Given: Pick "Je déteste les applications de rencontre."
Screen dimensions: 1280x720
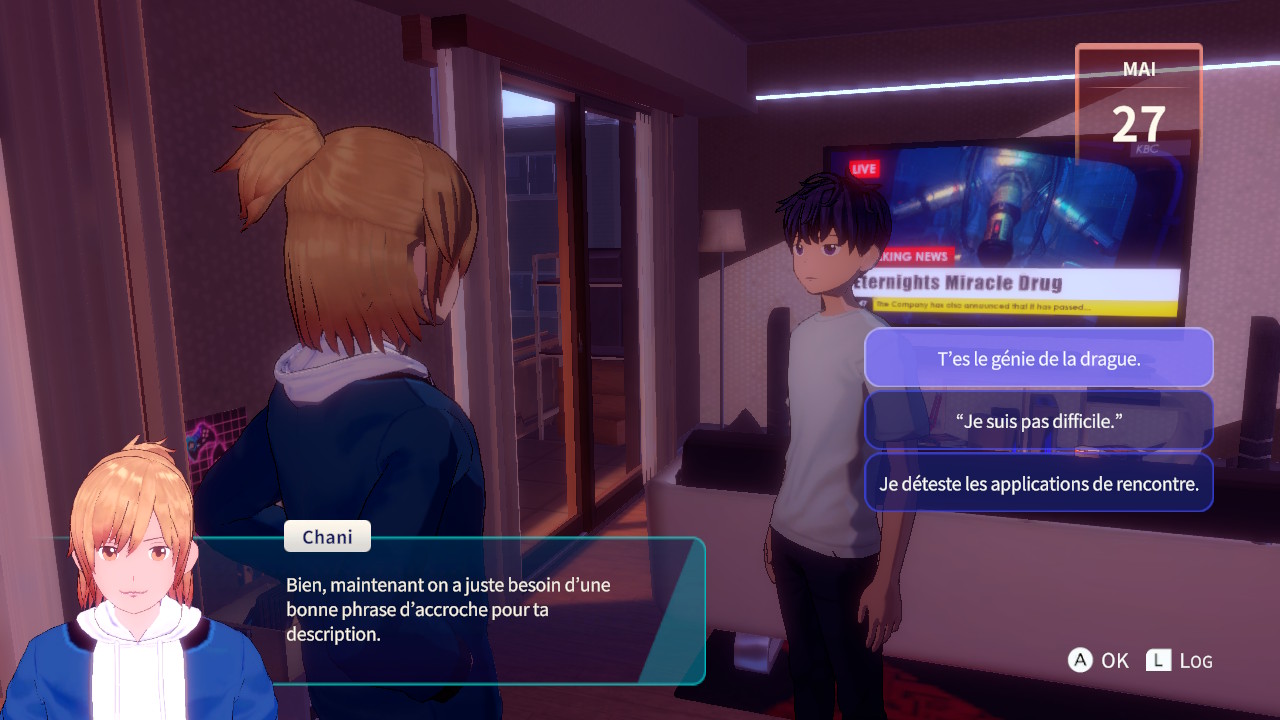Looking at the screenshot, I should coord(1038,483).
